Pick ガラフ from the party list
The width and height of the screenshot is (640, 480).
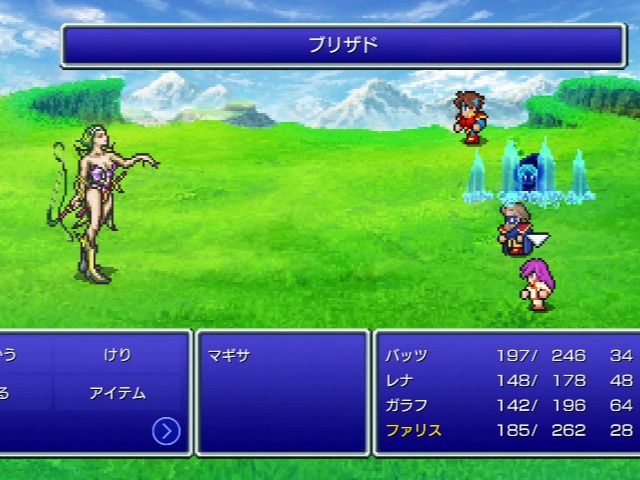(407, 405)
